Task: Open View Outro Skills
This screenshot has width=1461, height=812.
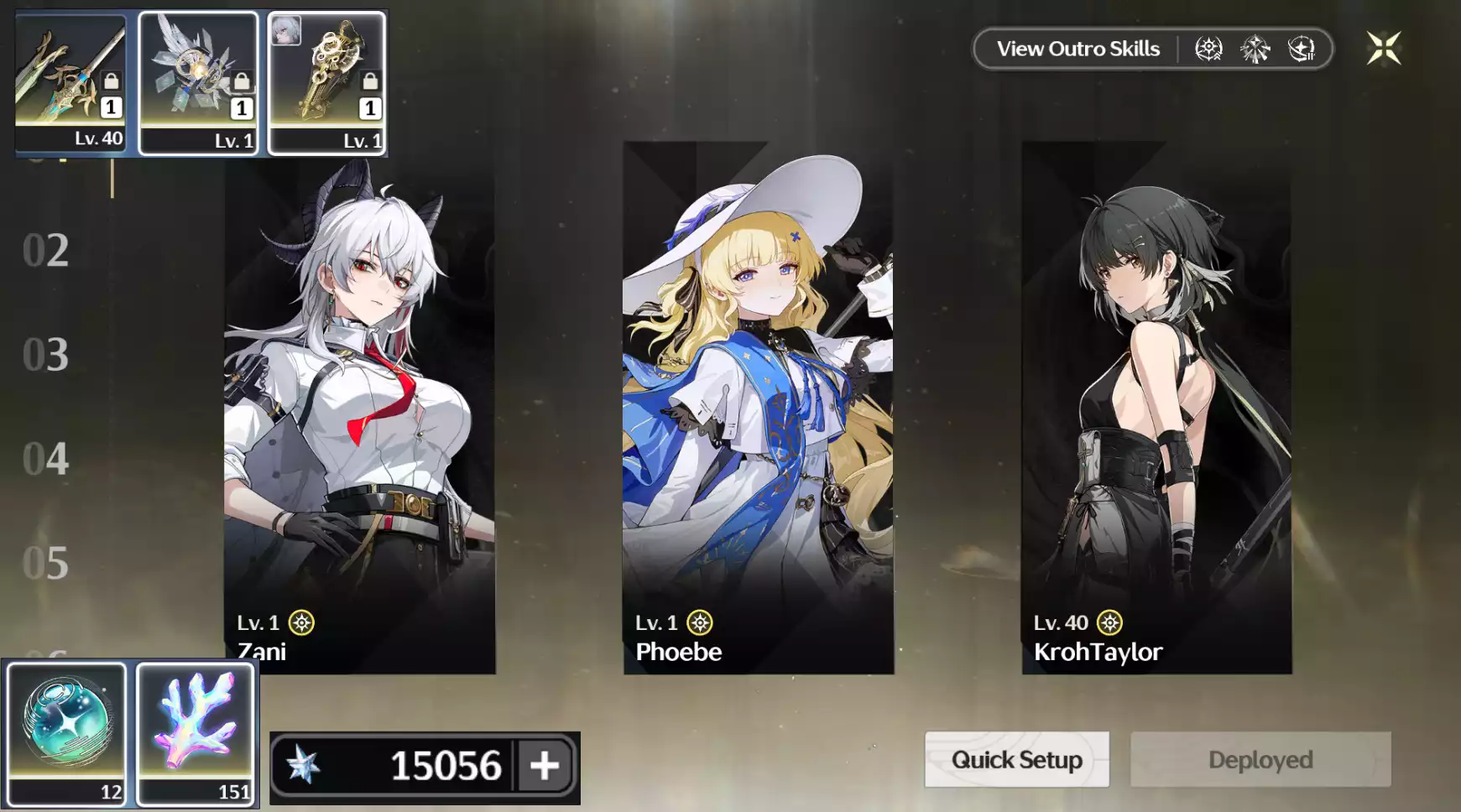Action: (1077, 49)
